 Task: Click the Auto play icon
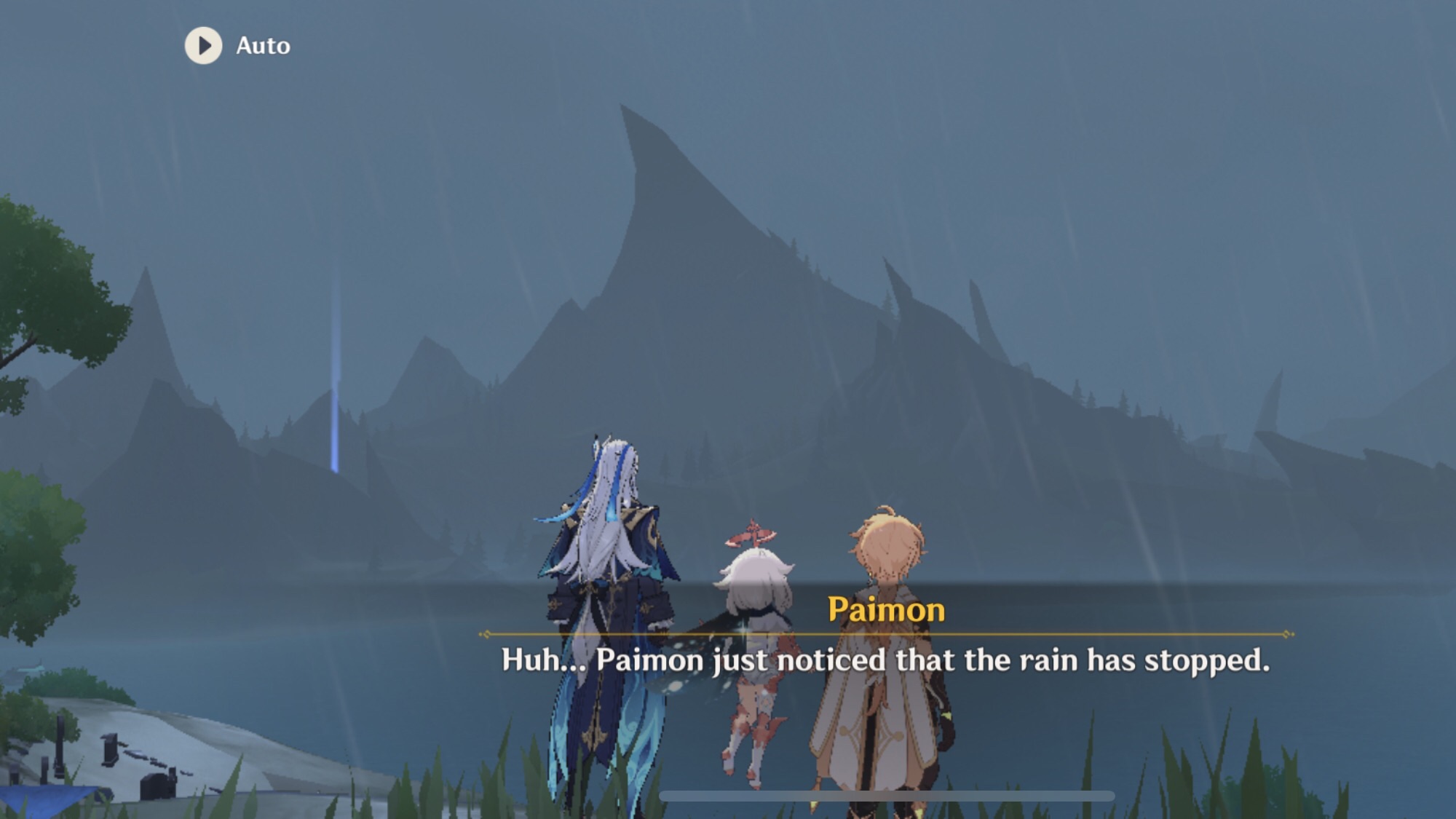point(203,45)
